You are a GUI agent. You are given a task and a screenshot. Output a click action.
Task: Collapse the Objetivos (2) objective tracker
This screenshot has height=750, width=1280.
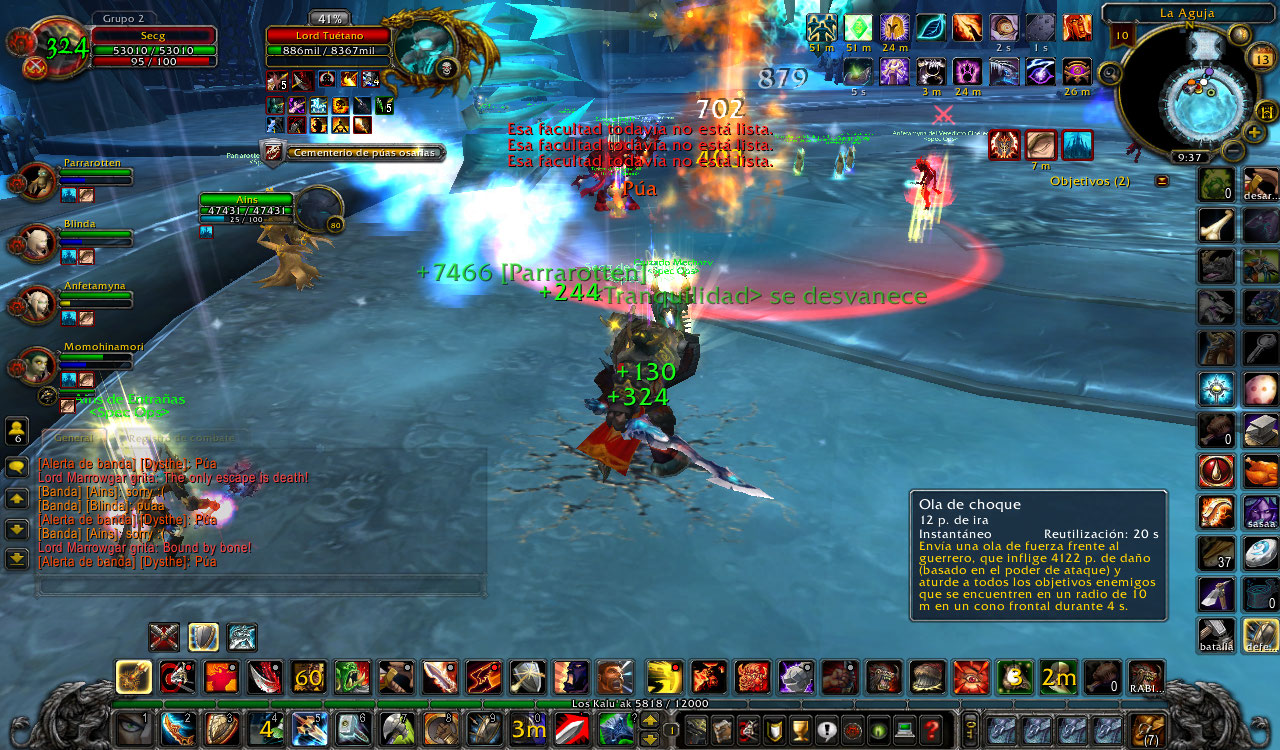(1160, 182)
